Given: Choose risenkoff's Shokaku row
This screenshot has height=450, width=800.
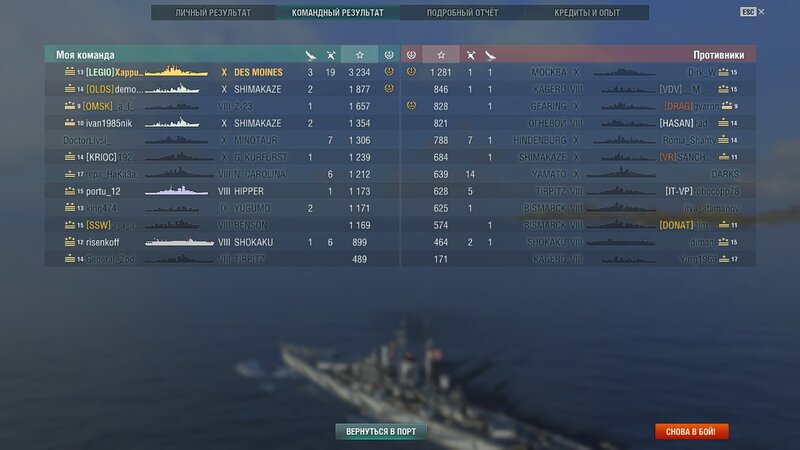Looking at the screenshot, I should [x=220, y=242].
